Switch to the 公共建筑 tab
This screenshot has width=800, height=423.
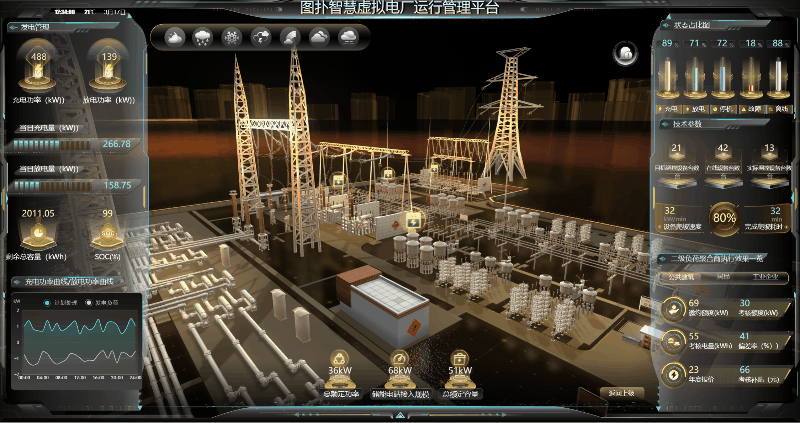pyautogui.click(x=681, y=275)
